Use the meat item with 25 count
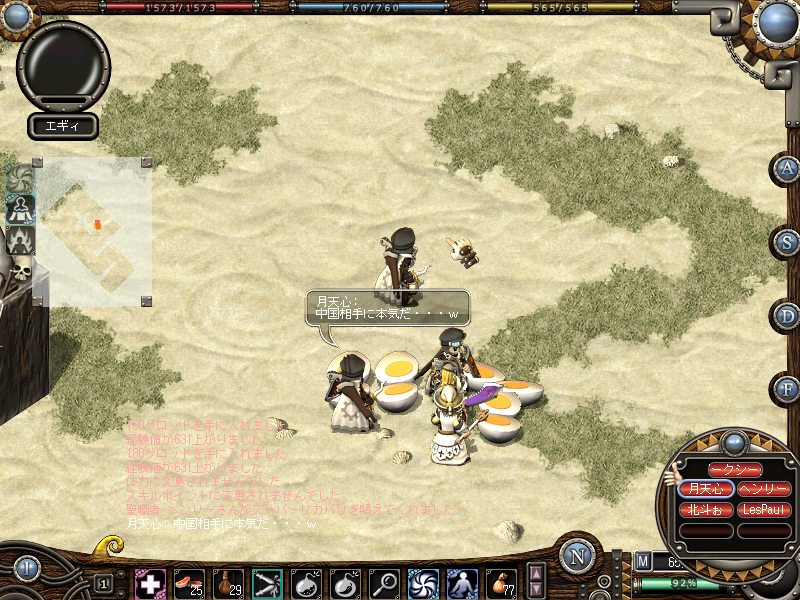Viewport: 800px width, 600px height. (x=189, y=583)
